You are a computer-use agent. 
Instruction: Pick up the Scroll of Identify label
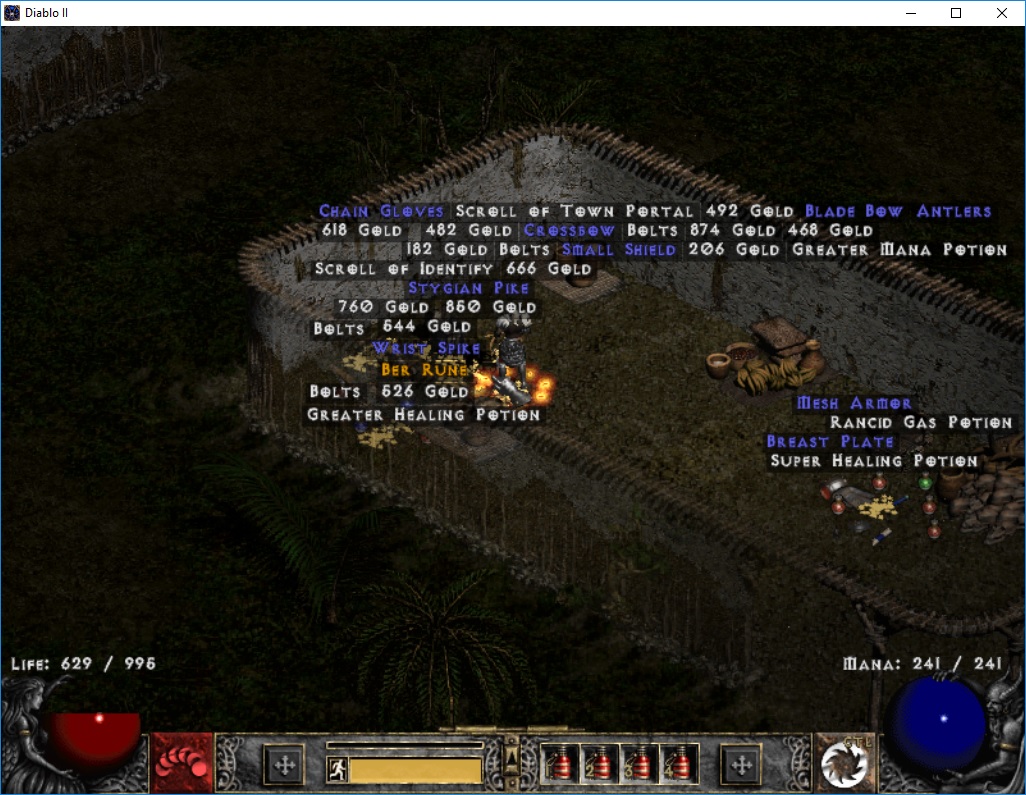coord(404,268)
